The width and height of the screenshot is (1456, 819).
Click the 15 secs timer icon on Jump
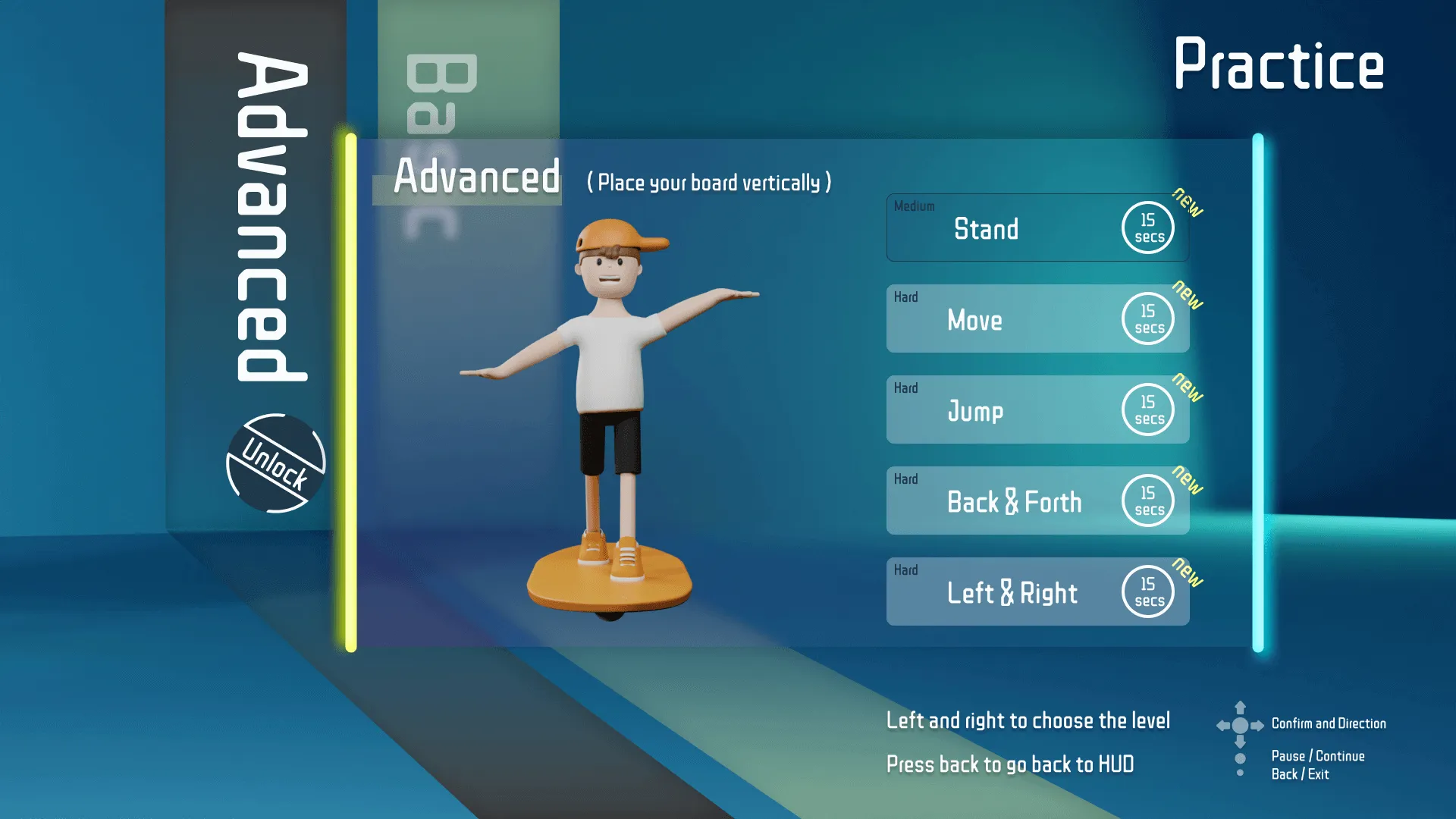pyautogui.click(x=1147, y=409)
